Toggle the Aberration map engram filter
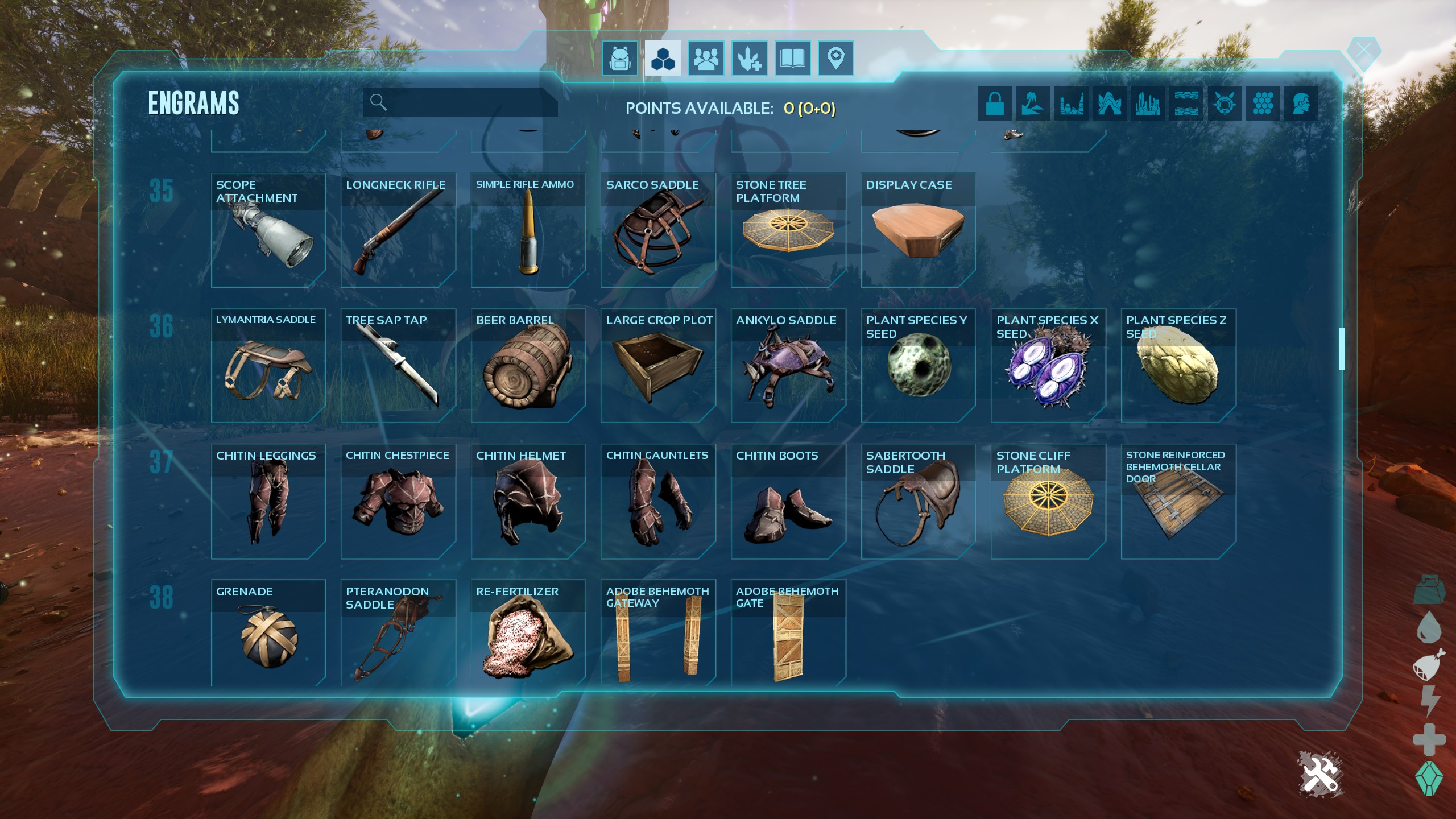The image size is (1456, 819). (x=1110, y=104)
